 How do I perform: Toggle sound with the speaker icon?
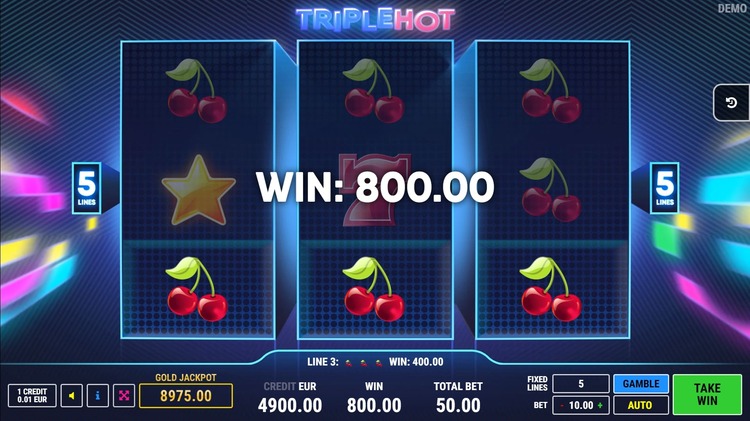[x=71, y=396]
